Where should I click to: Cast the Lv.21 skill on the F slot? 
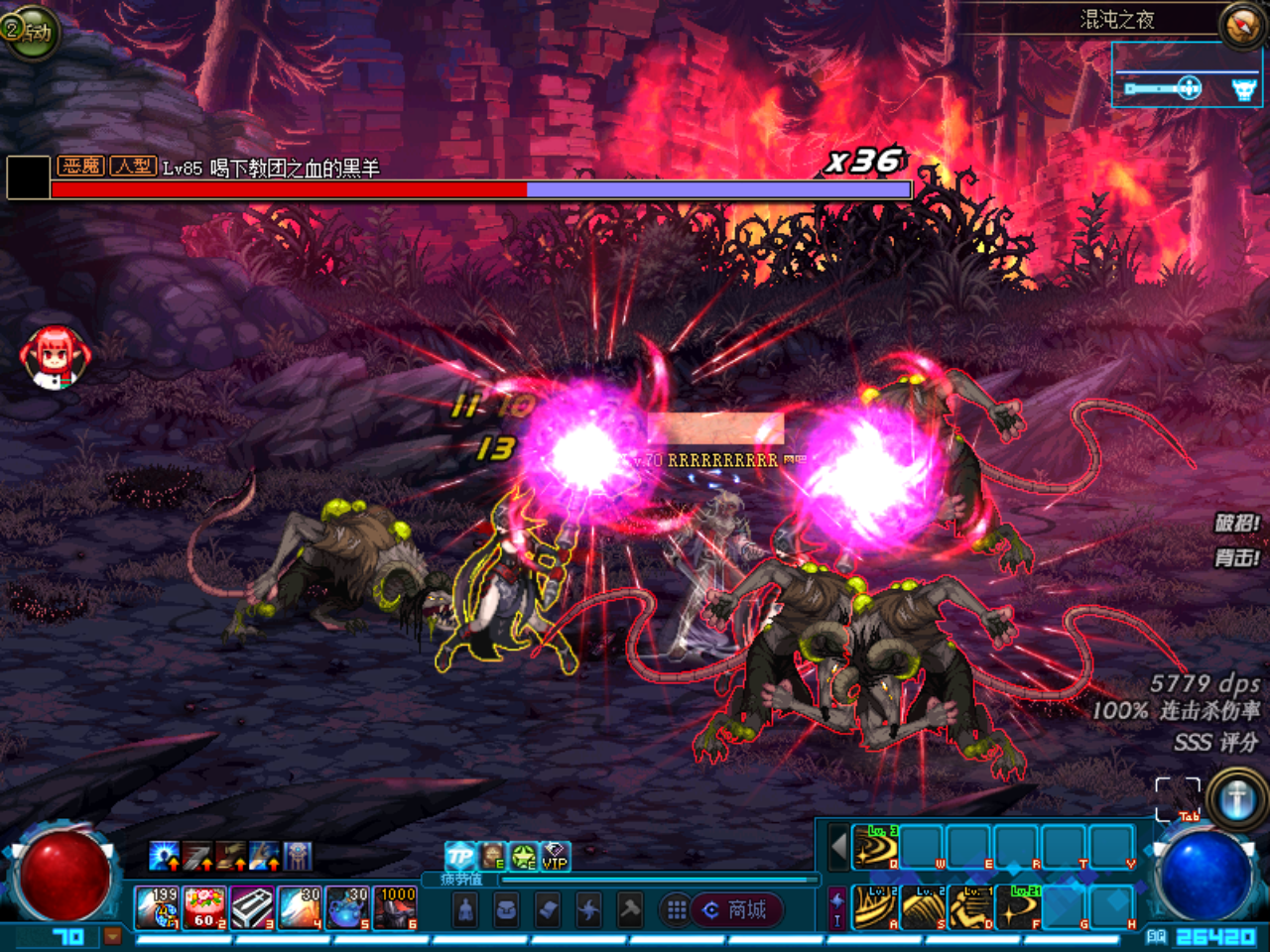[1018, 907]
